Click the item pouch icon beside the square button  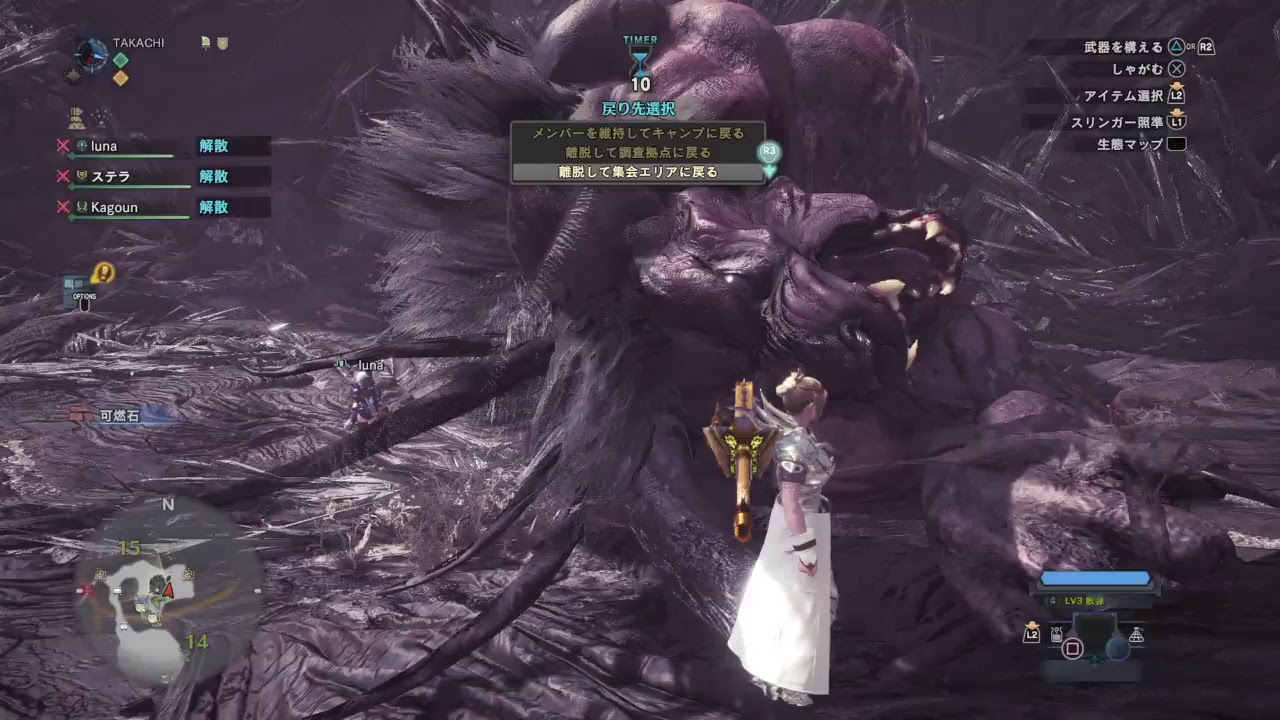(1056, 633)
